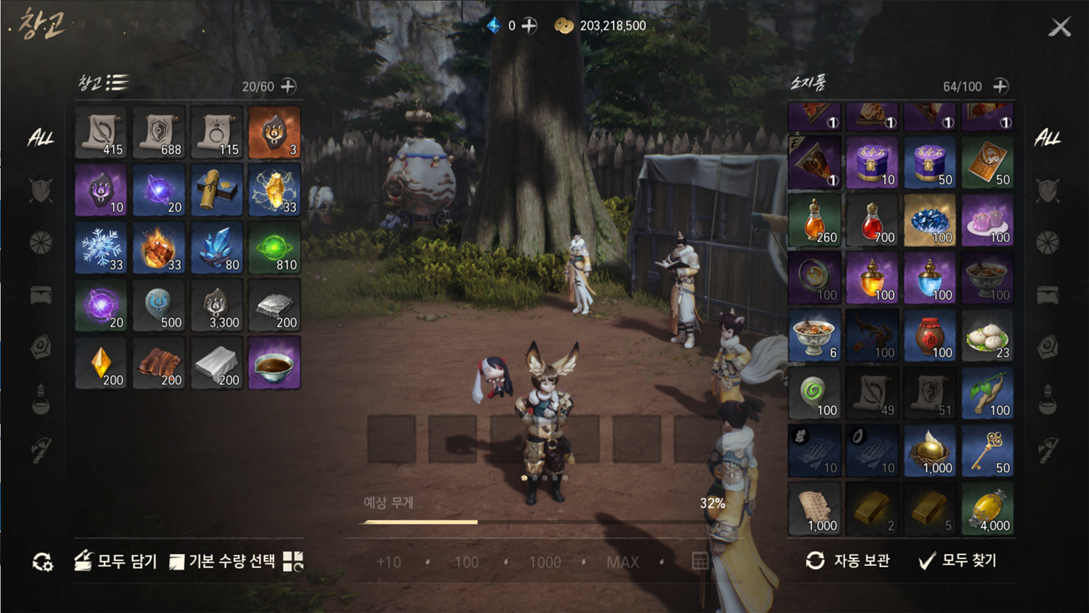Switch to the inventory All tab

[1047, 138]
